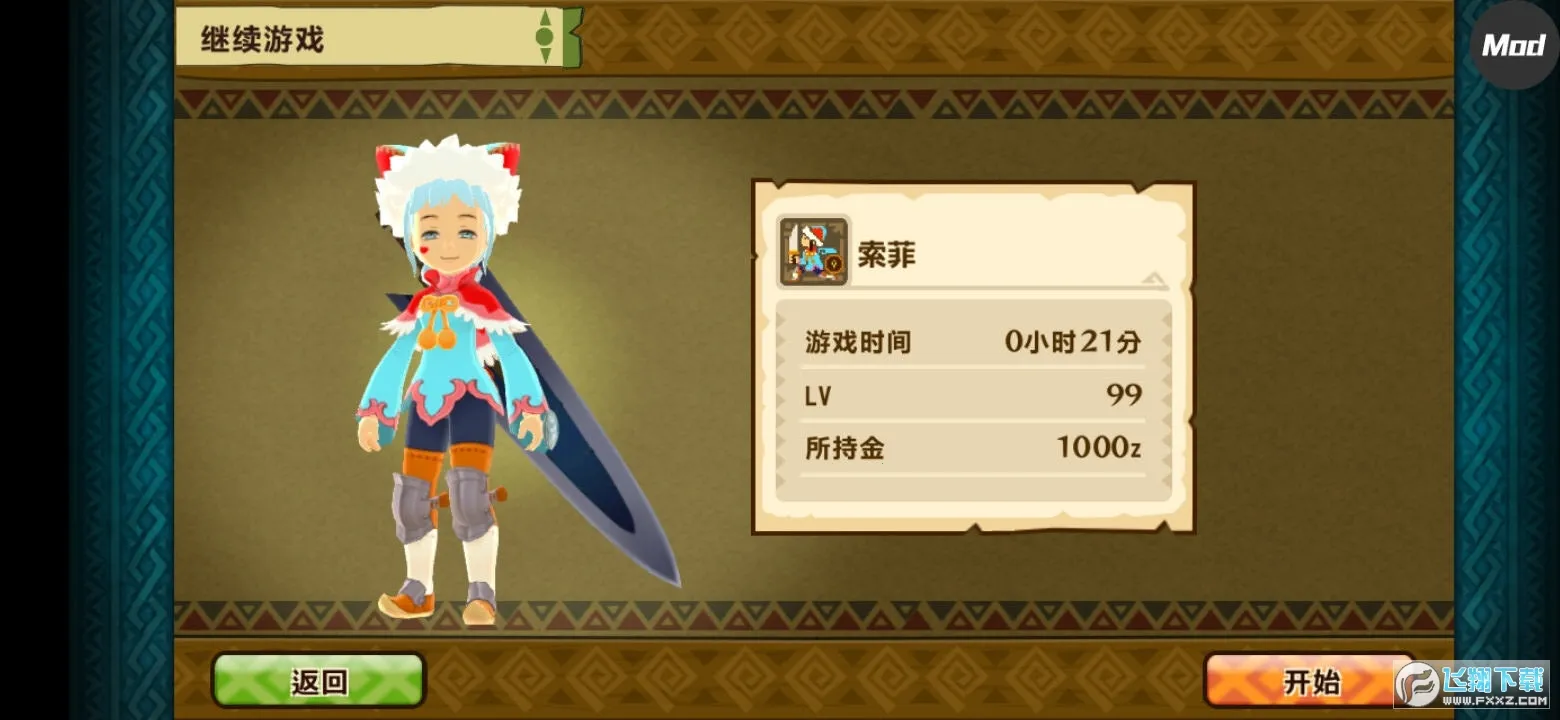Expand the 继续游戏 save slot selector

point(300,38)
